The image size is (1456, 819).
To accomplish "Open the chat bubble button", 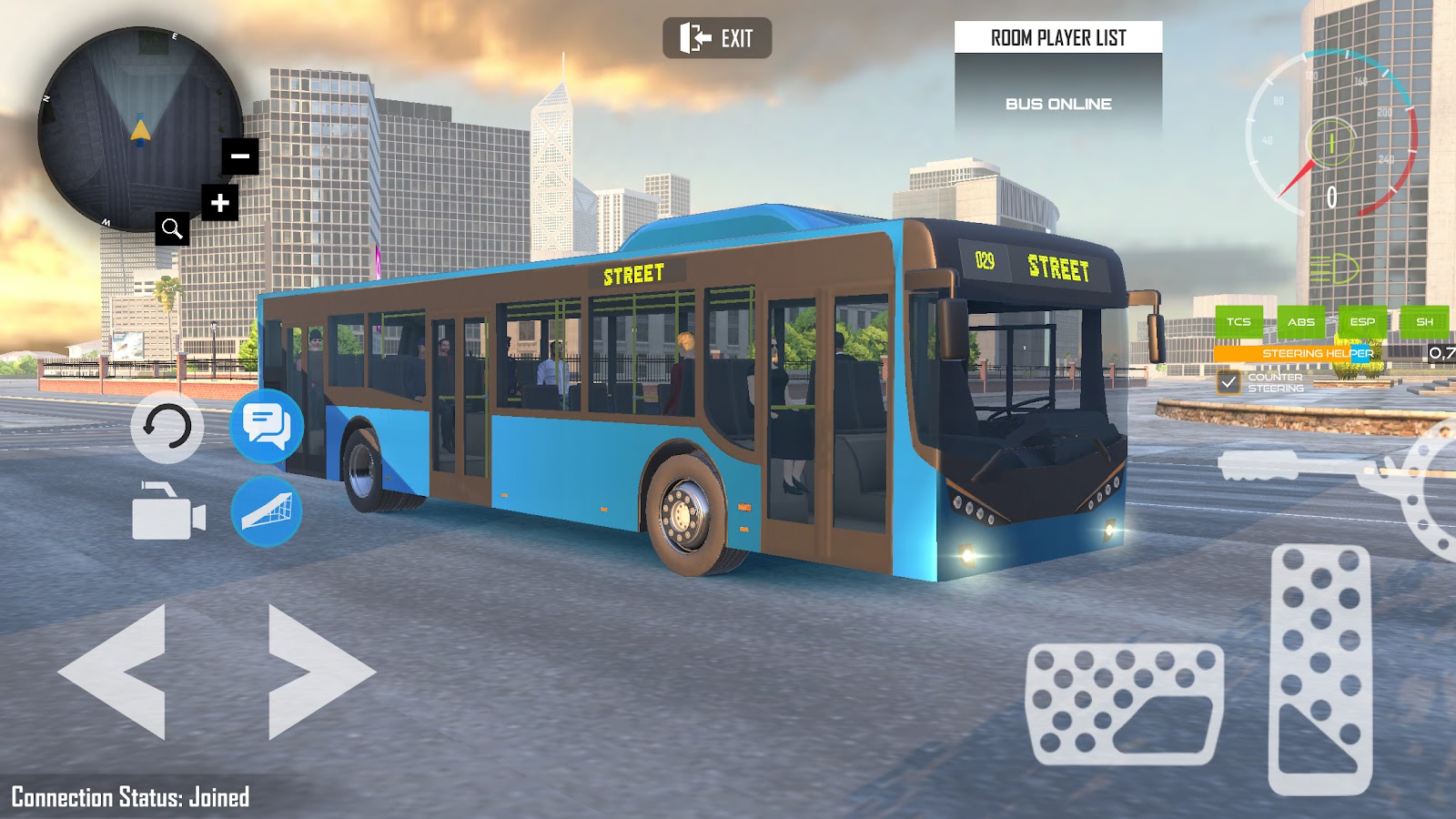I will point(267,425).
